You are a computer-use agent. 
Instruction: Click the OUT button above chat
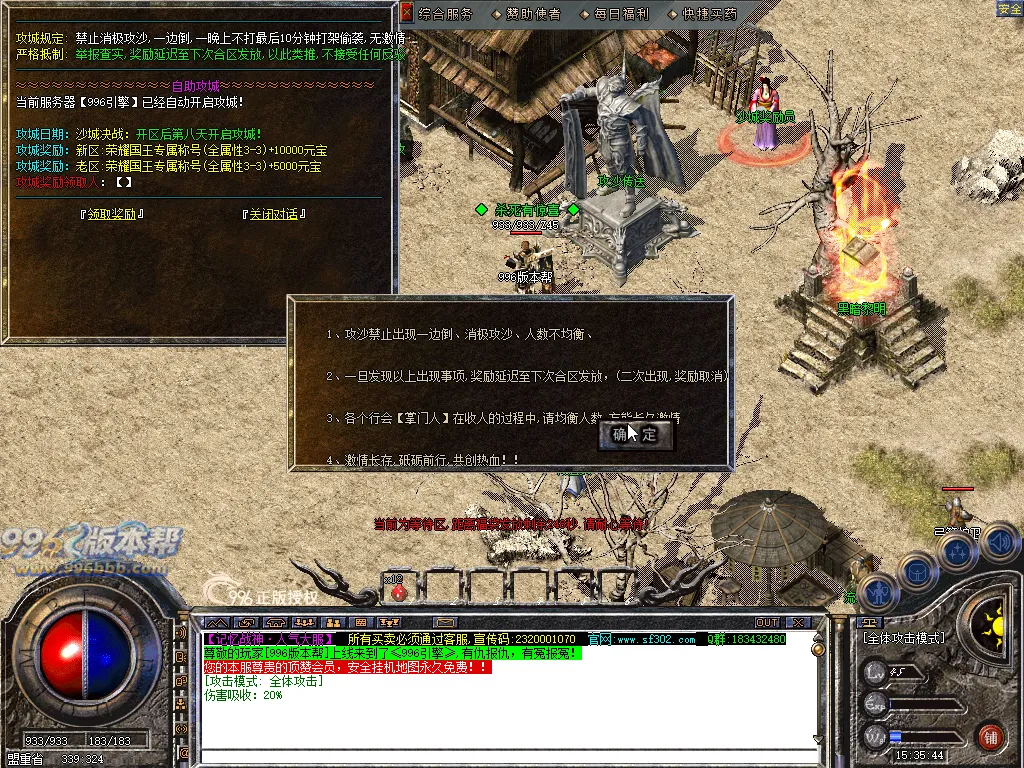(x=767, y=623)
